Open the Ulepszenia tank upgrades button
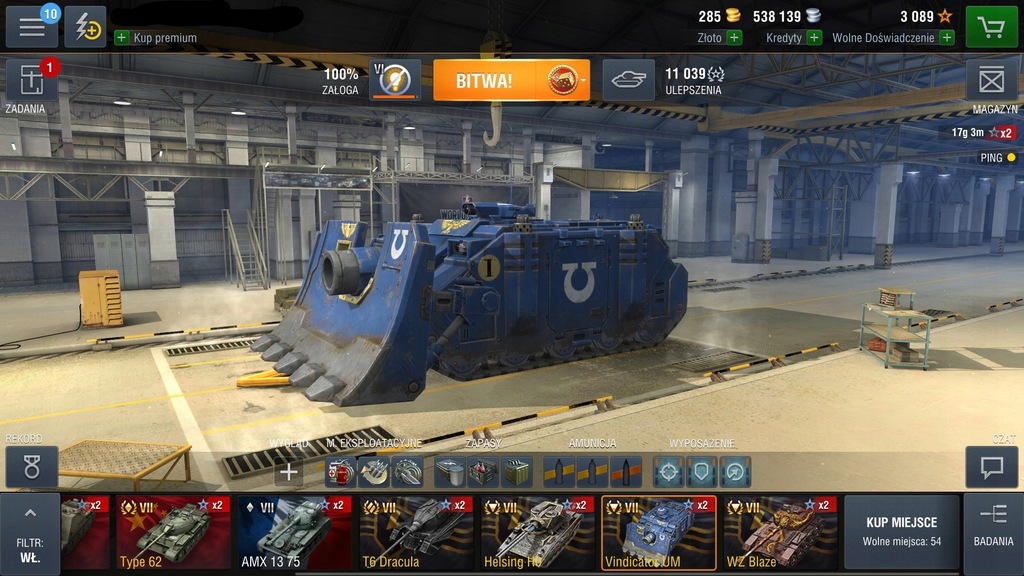This screenshot has height=576, width=1024. point(628,80)
